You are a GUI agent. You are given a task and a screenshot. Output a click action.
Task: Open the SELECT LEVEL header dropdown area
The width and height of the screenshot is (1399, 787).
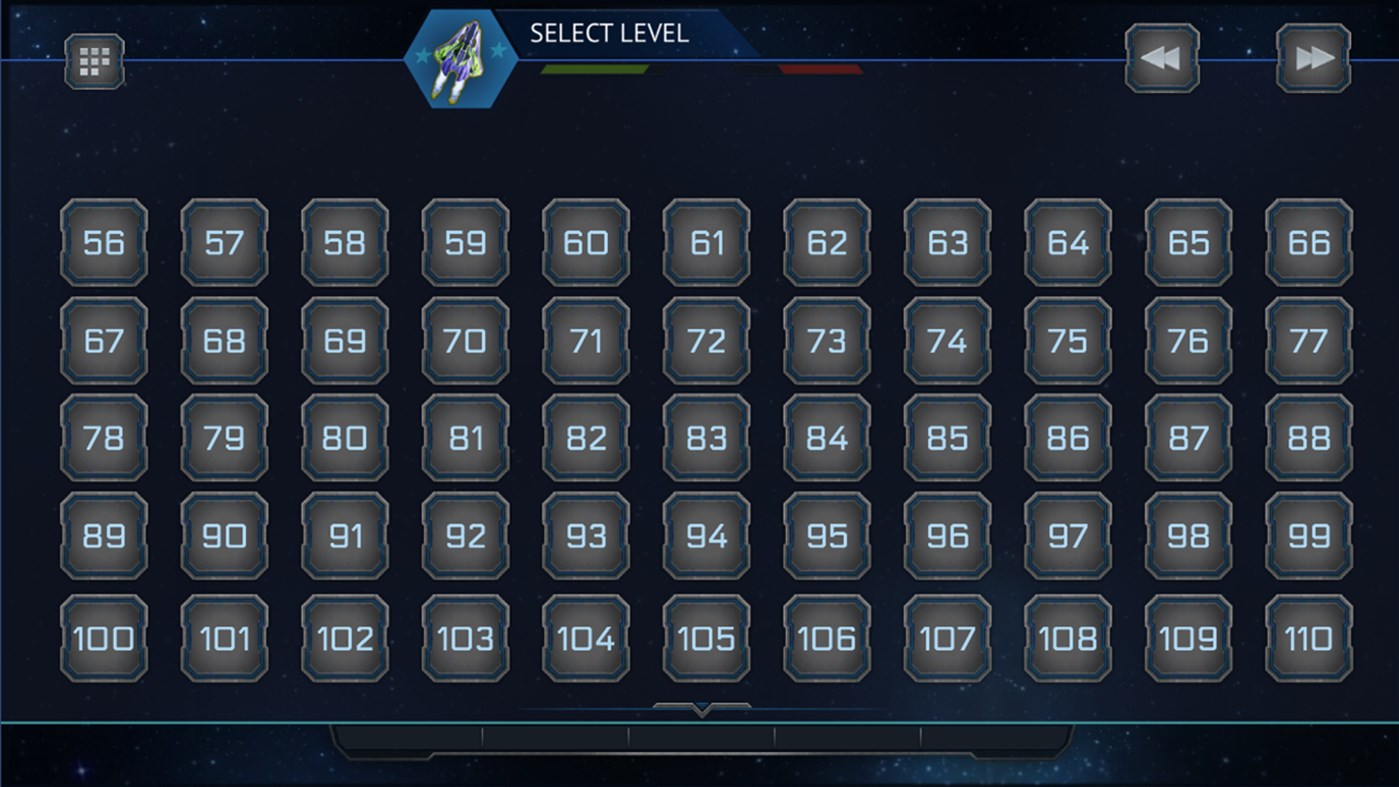coord(610,31)
